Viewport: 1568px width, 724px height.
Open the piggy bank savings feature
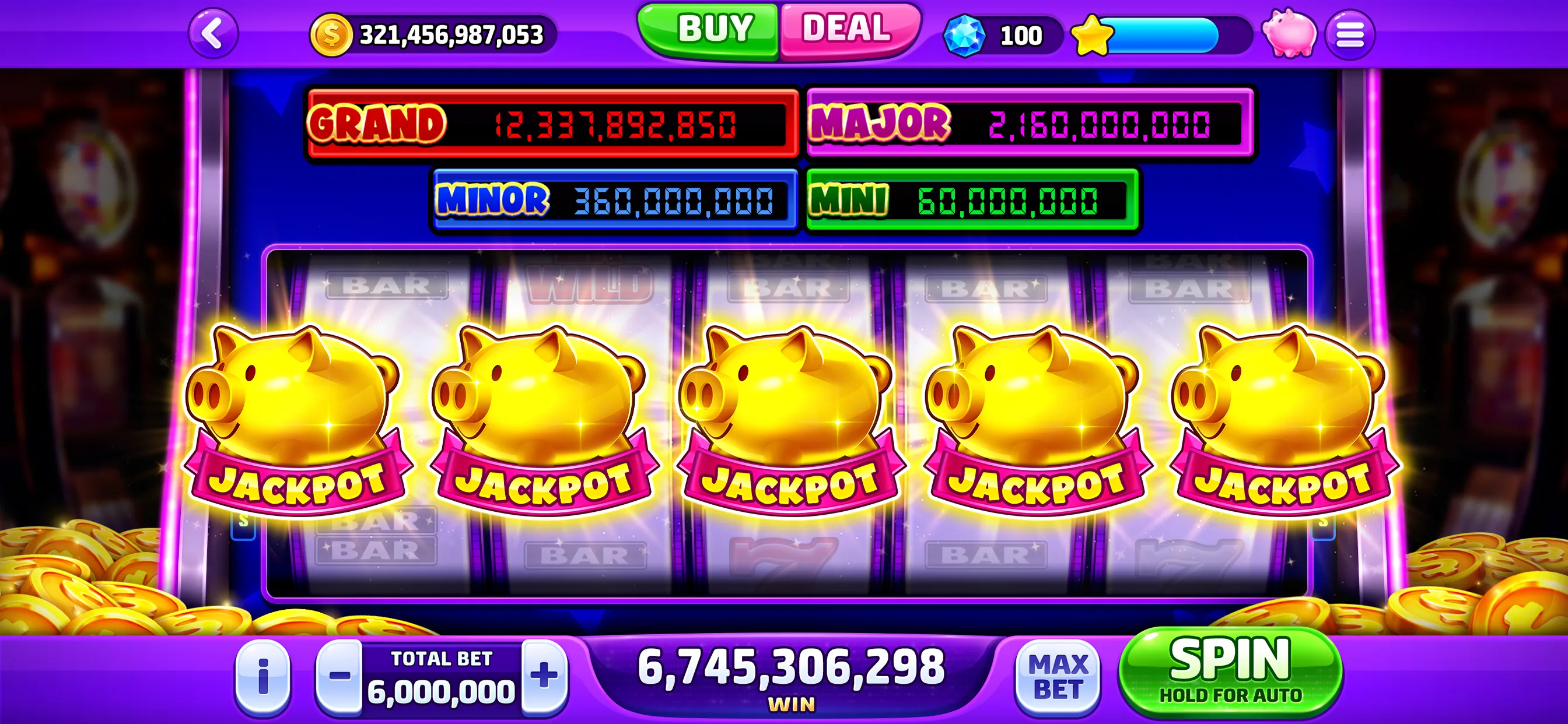pyautogui.click(x=1289, y=33)
